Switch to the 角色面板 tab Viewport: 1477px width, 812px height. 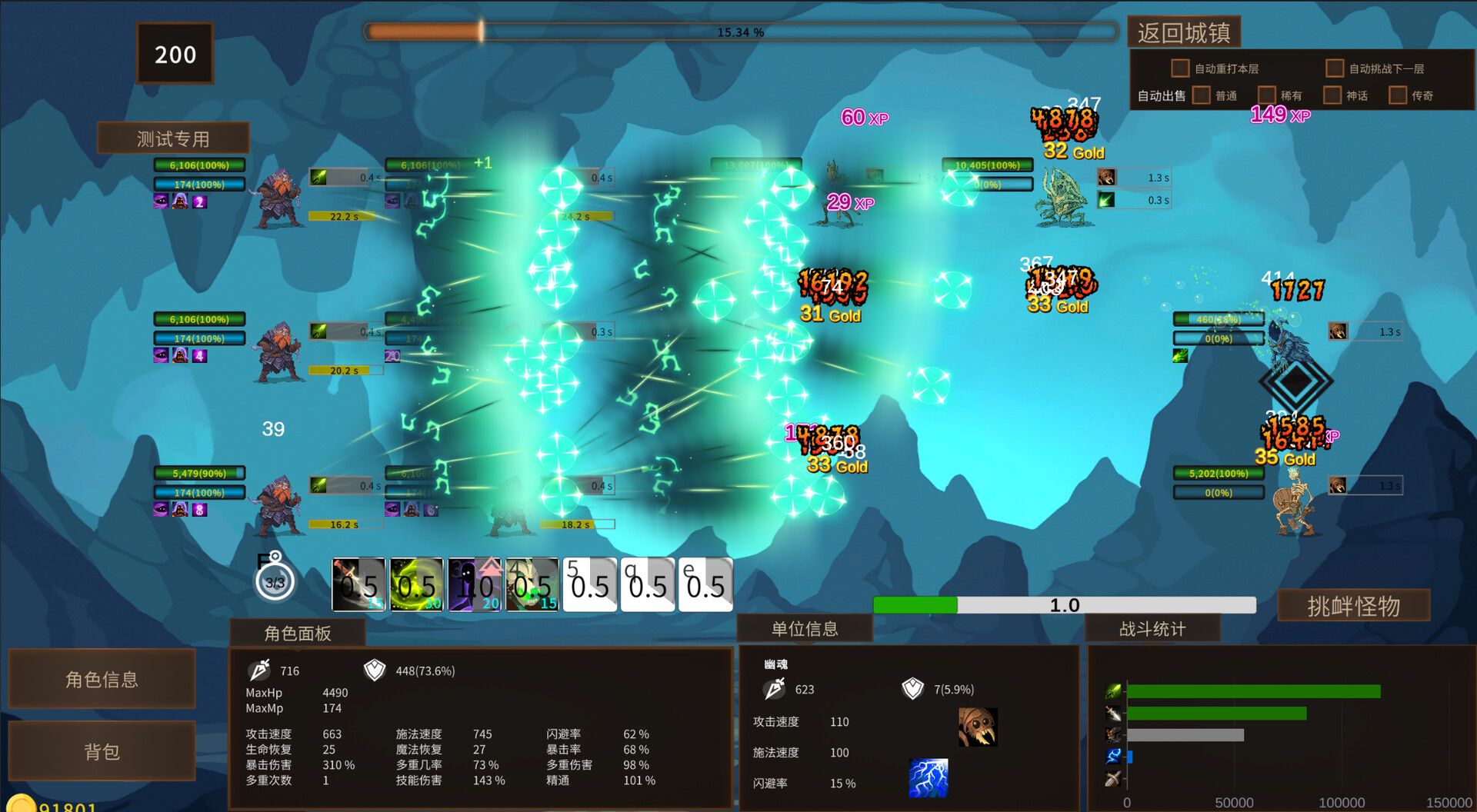point(298,633)
